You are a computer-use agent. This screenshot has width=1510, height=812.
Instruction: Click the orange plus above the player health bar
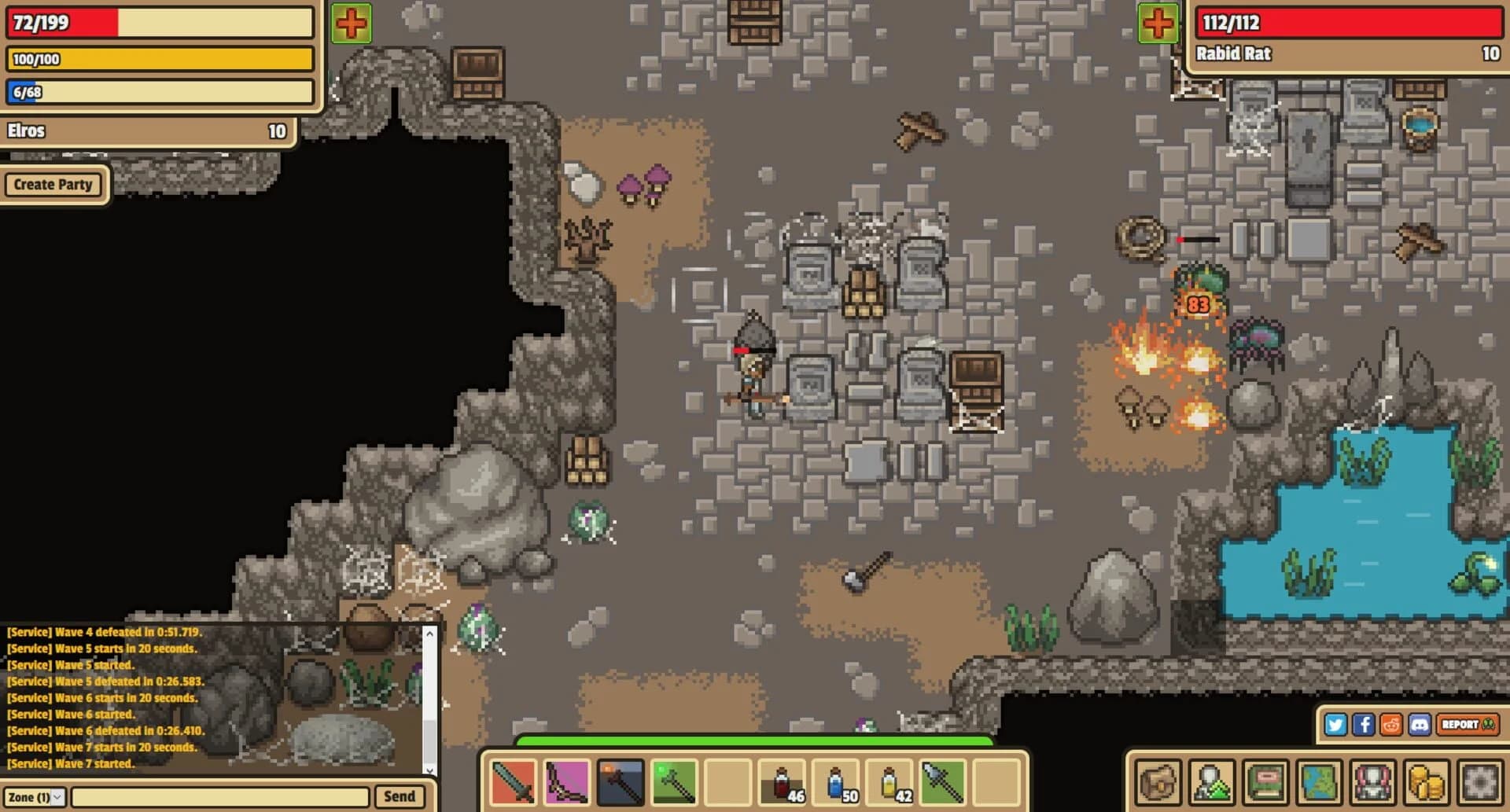click(349, 22)
